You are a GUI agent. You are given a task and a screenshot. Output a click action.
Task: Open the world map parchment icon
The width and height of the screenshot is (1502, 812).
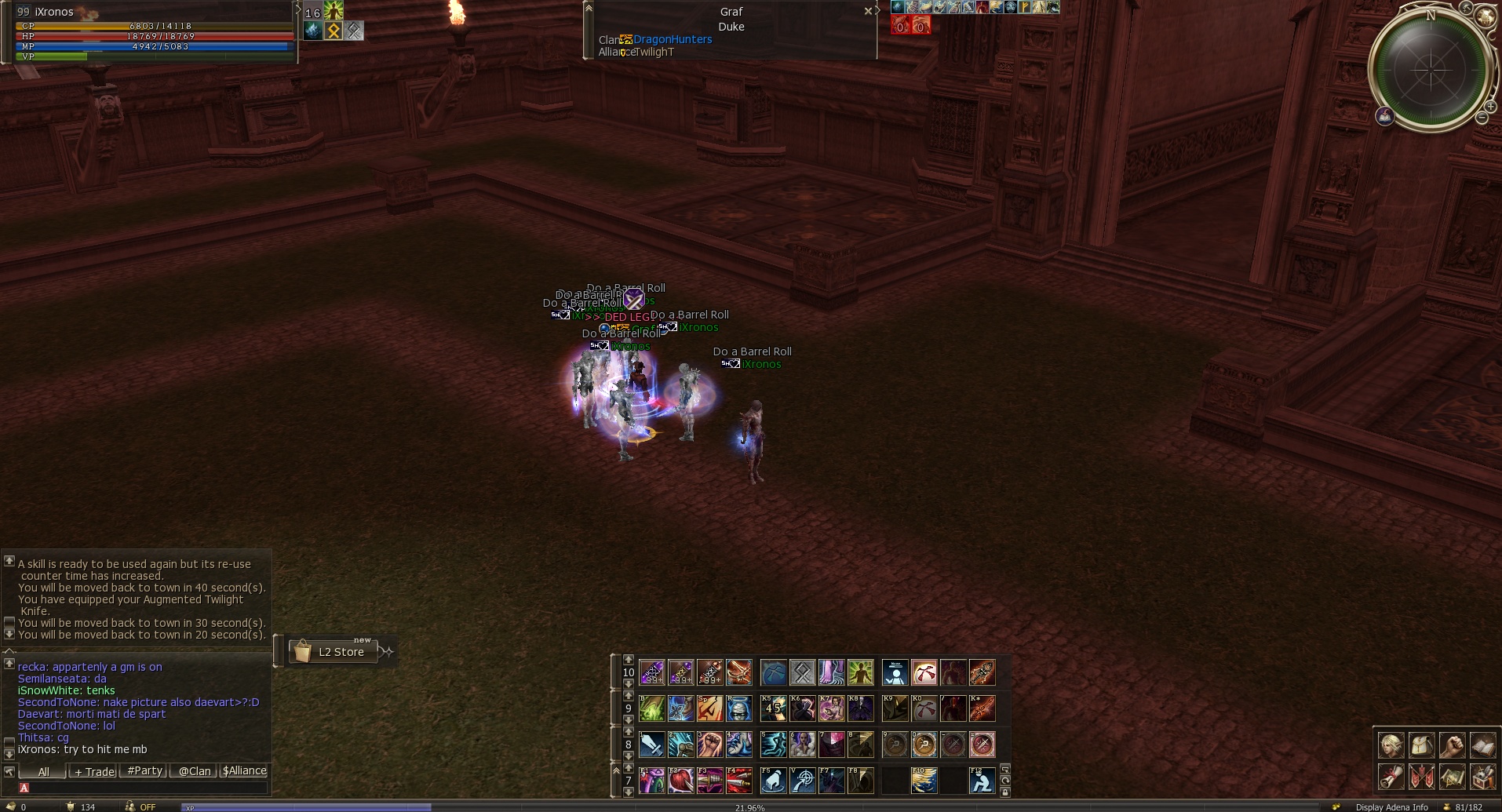click(x=1452, y=777)
